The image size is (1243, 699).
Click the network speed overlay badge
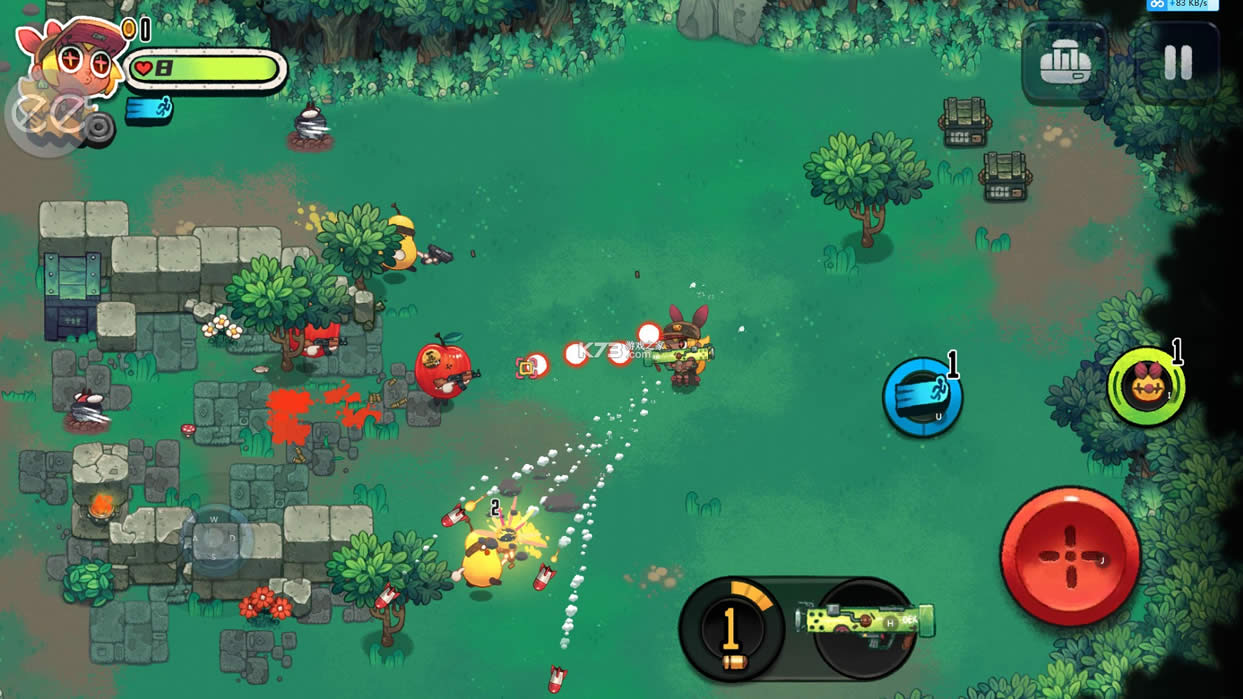coord(1182,5)
